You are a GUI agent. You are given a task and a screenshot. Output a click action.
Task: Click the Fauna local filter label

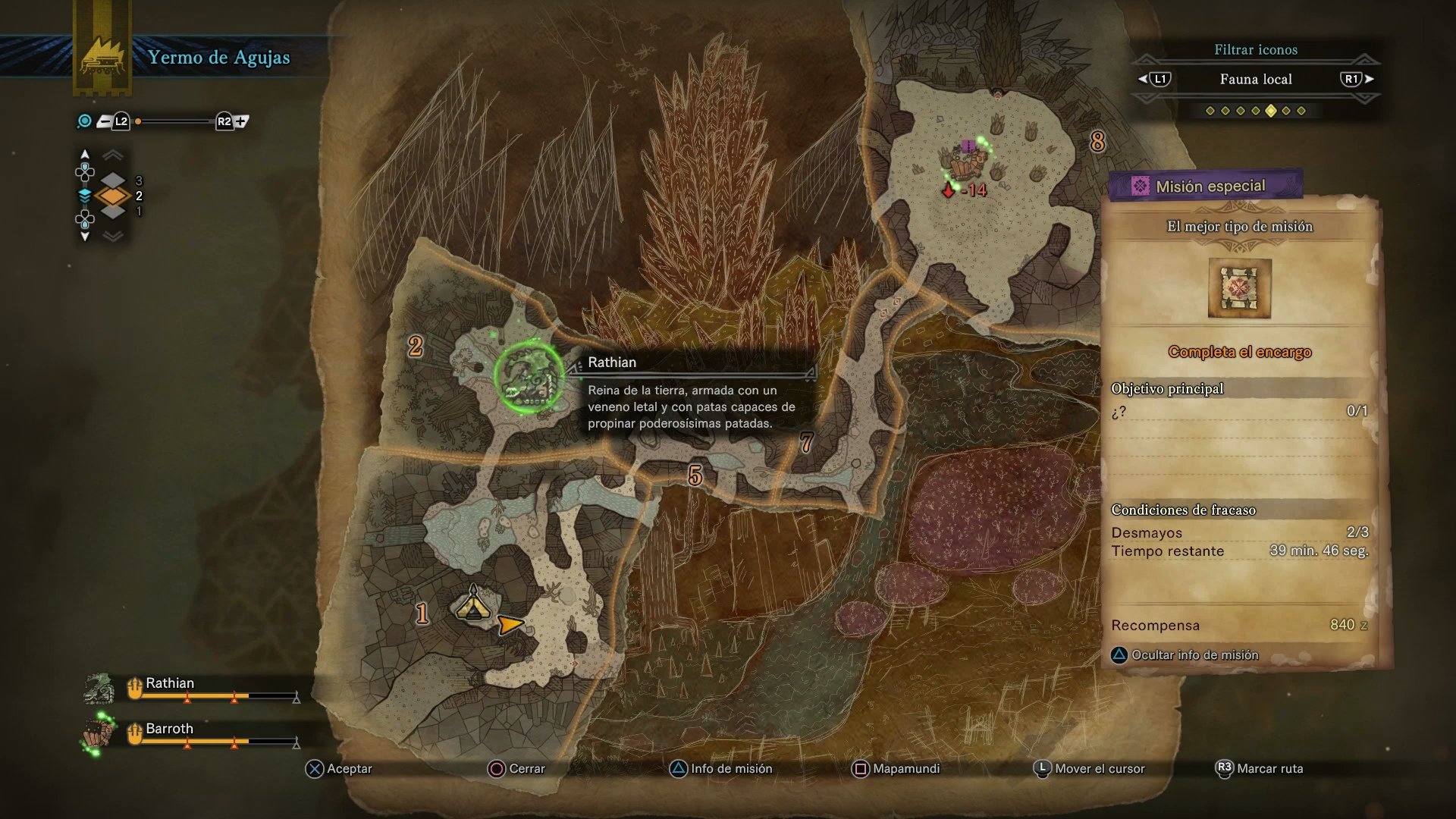1255,79
